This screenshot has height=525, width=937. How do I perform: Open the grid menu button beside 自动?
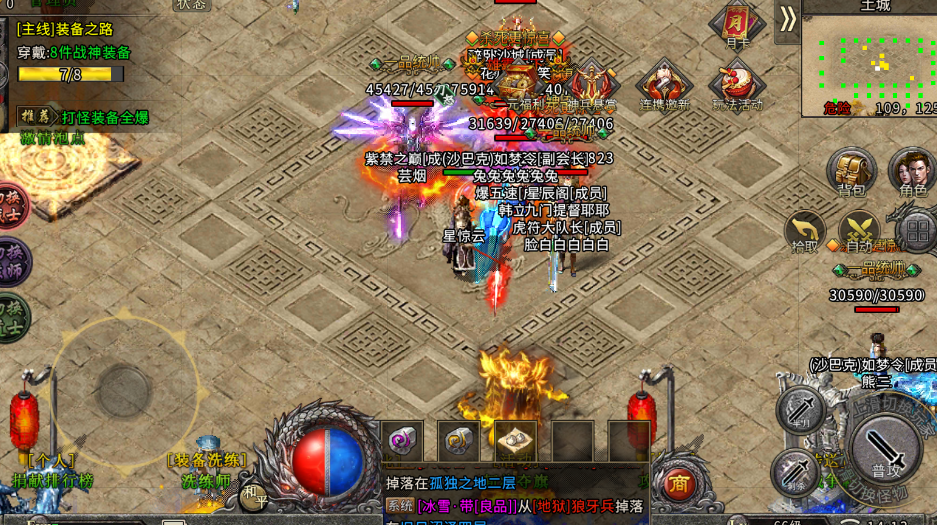pos(916,232)
